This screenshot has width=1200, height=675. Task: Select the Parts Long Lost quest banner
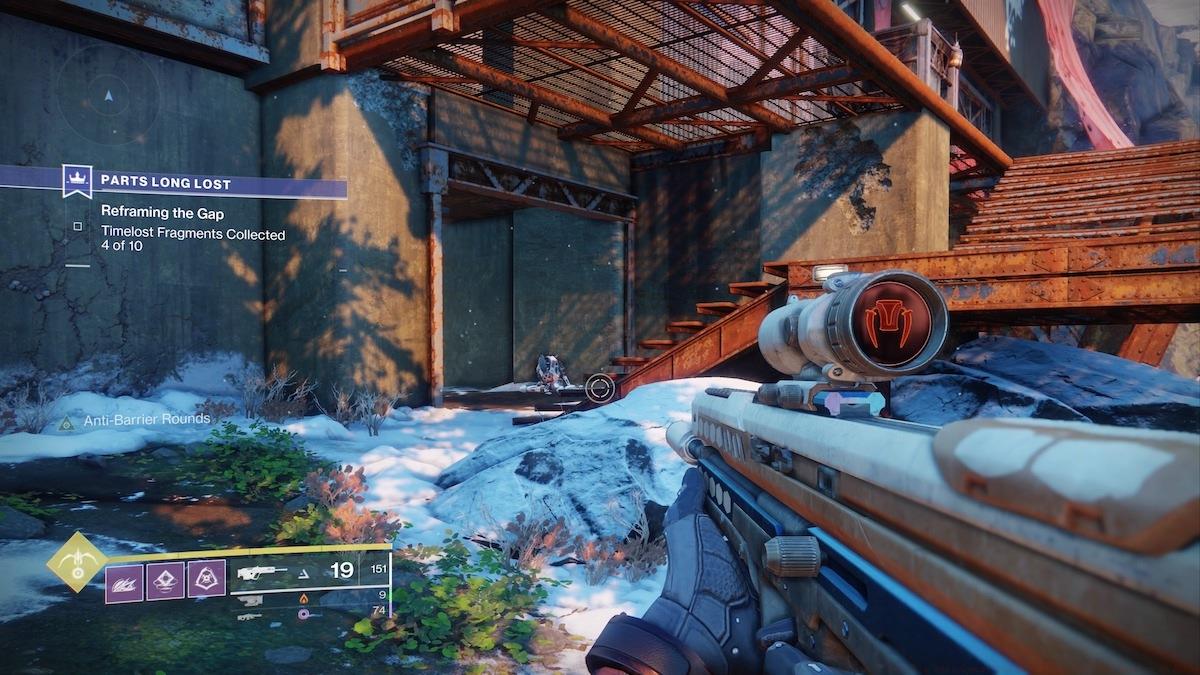(x=220, y=183)
